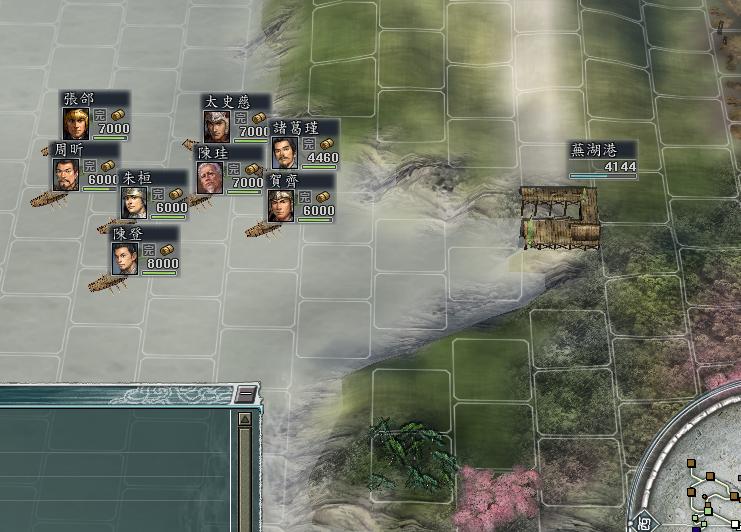Pick the 諸葛瑾 unit portrait

[x=284, y=152]
